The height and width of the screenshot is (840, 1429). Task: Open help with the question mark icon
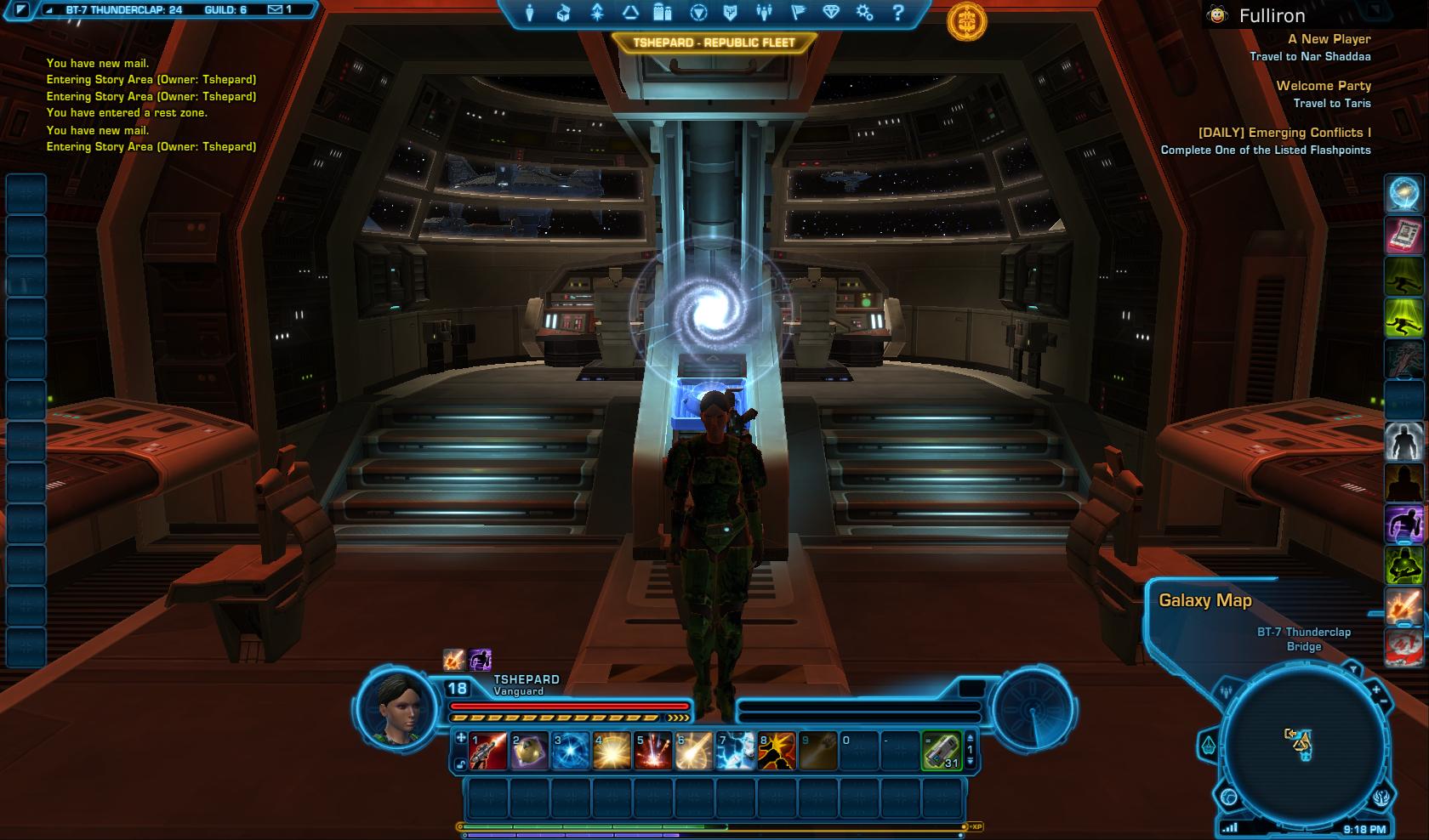(x=898, y=13)
